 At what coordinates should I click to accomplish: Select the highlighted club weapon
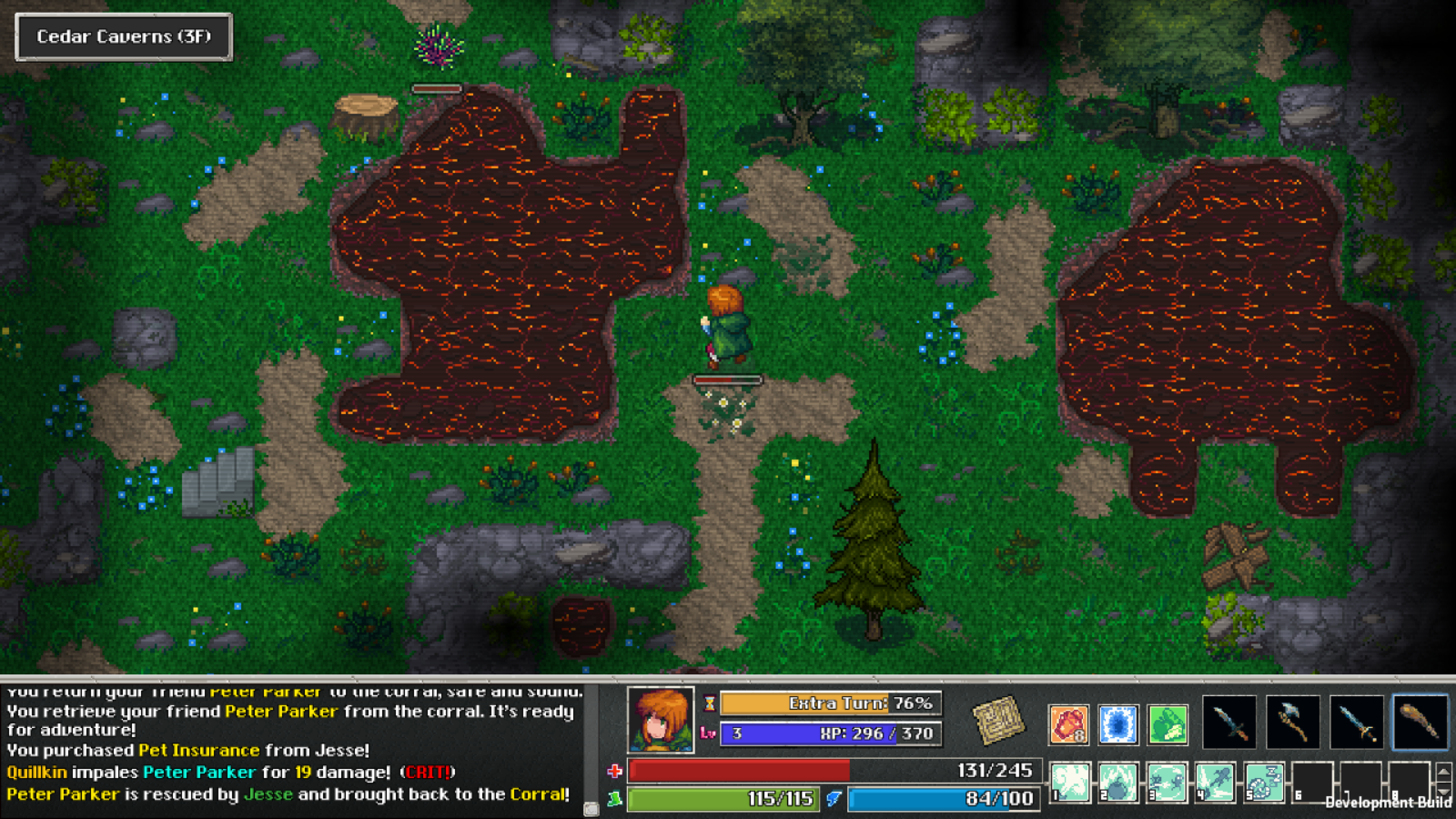[x=1419, y=722]
